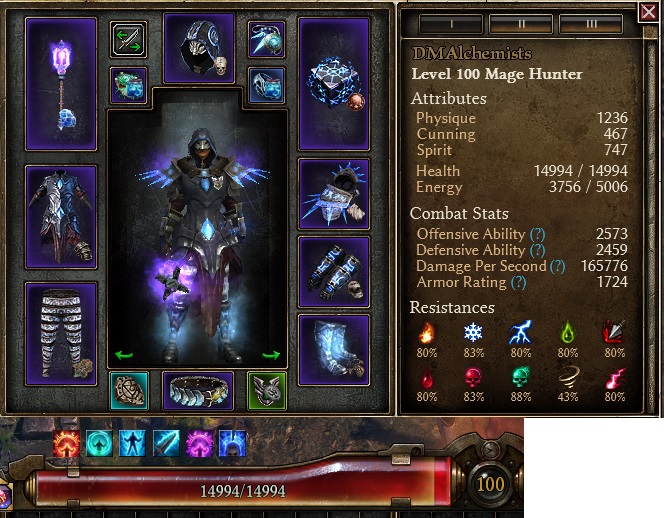The image size is (664, 518).
Task: Select the equipped purple scepter weapon slot
Action: [61, 84]
